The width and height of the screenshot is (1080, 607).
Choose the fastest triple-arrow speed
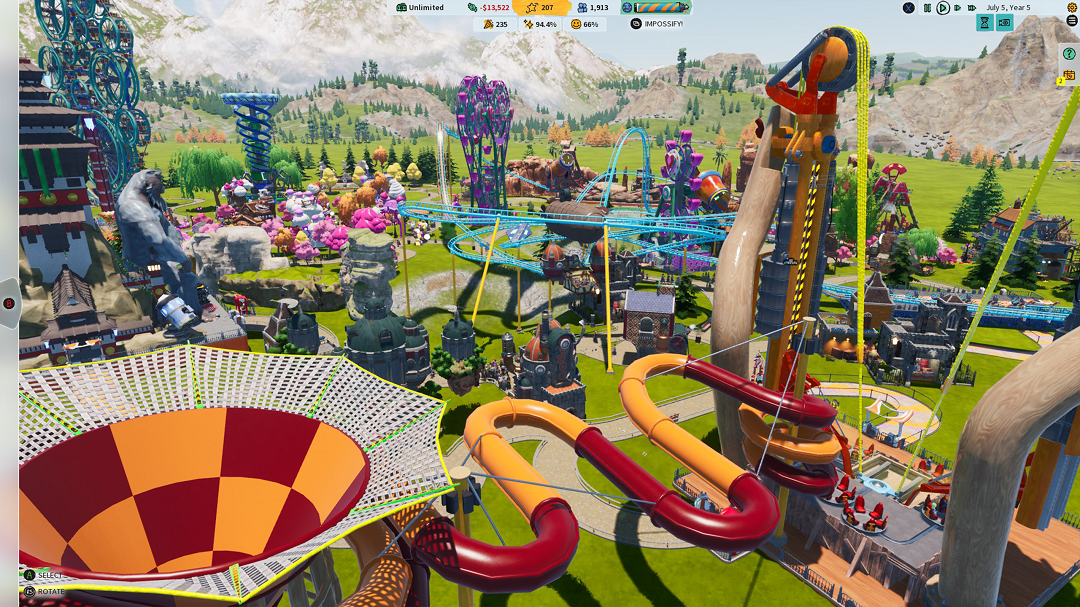(x=972, y=8)
